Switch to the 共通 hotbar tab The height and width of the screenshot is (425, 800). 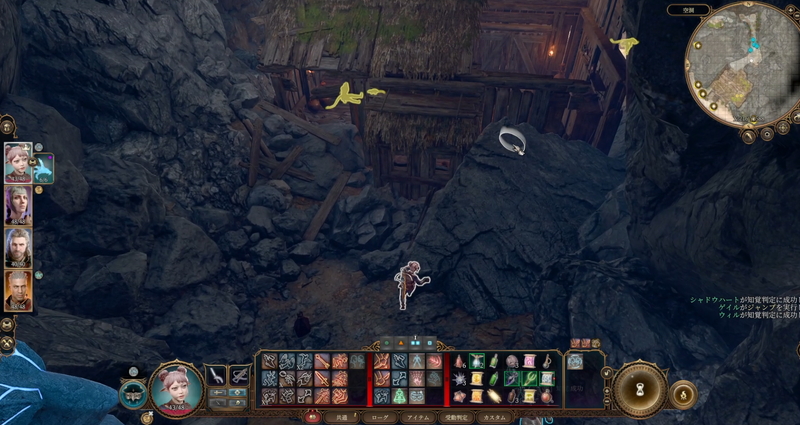point(342,416)
